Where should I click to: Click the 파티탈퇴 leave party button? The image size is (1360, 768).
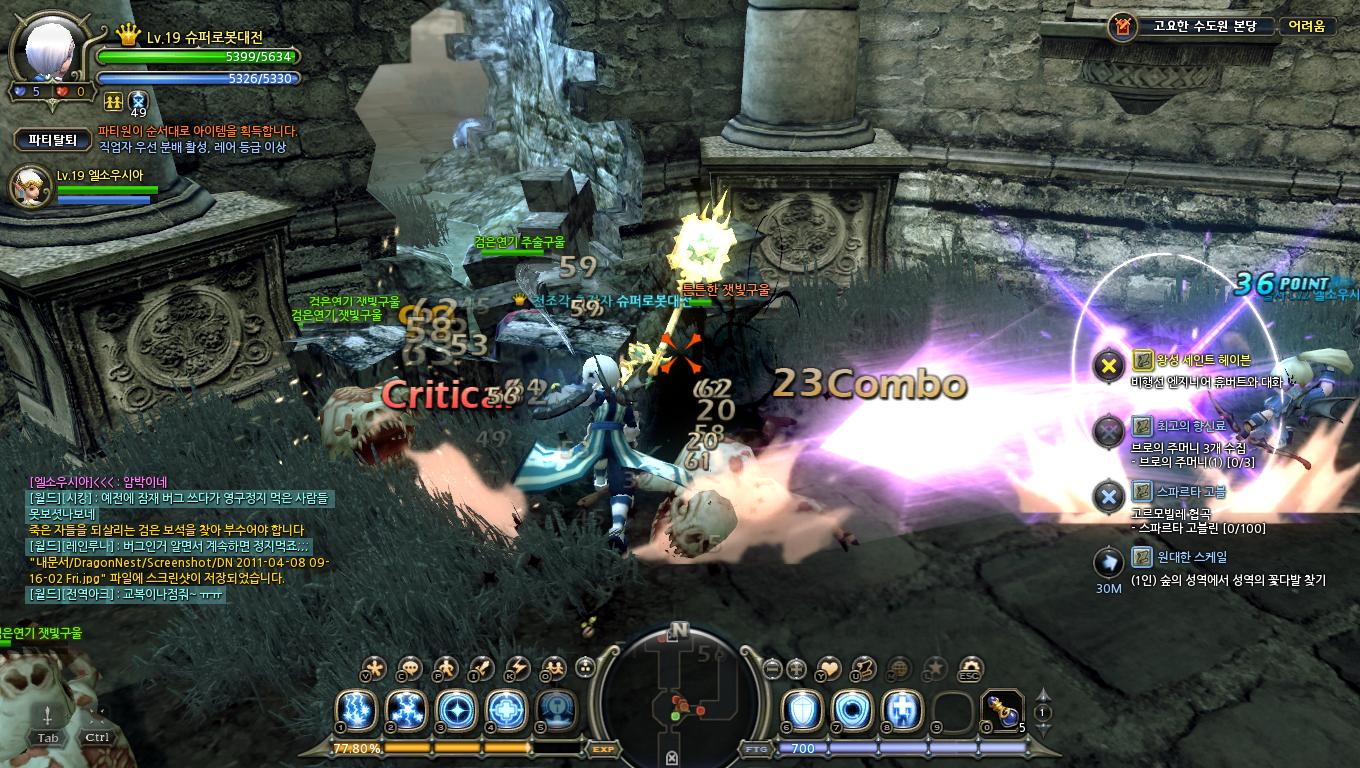[x=52, y=140]
